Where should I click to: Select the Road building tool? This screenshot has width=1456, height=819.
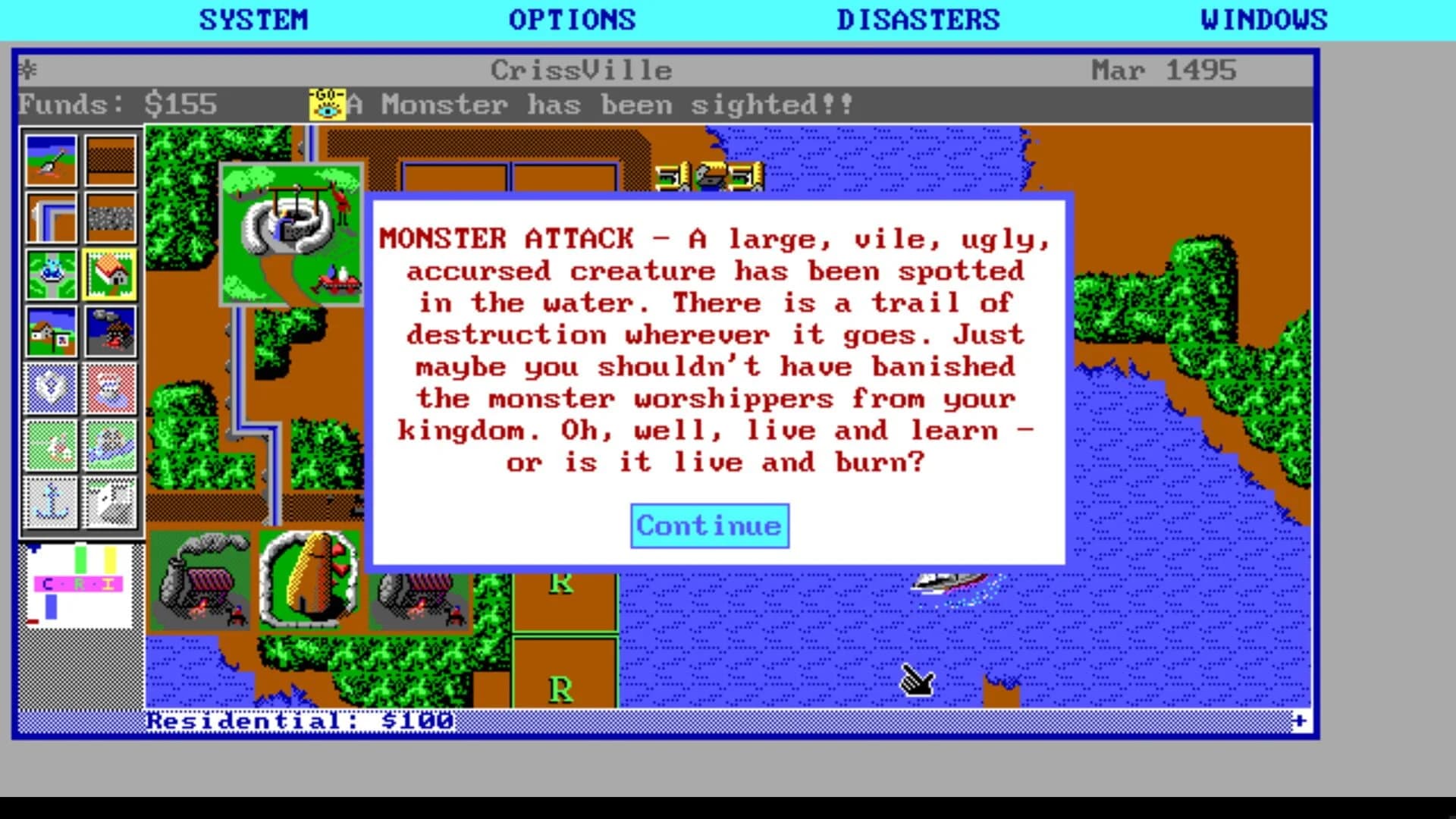111,159
